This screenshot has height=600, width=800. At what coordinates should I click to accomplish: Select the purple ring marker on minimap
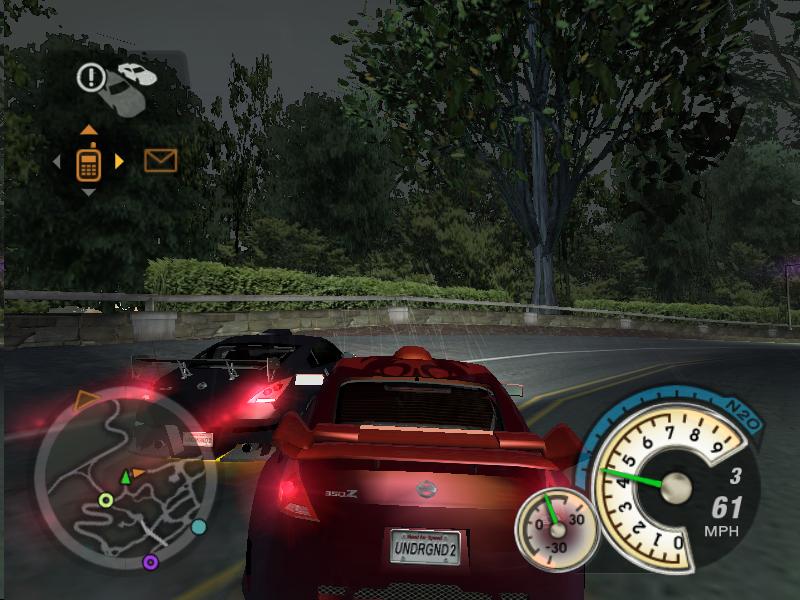coord(150,562)
